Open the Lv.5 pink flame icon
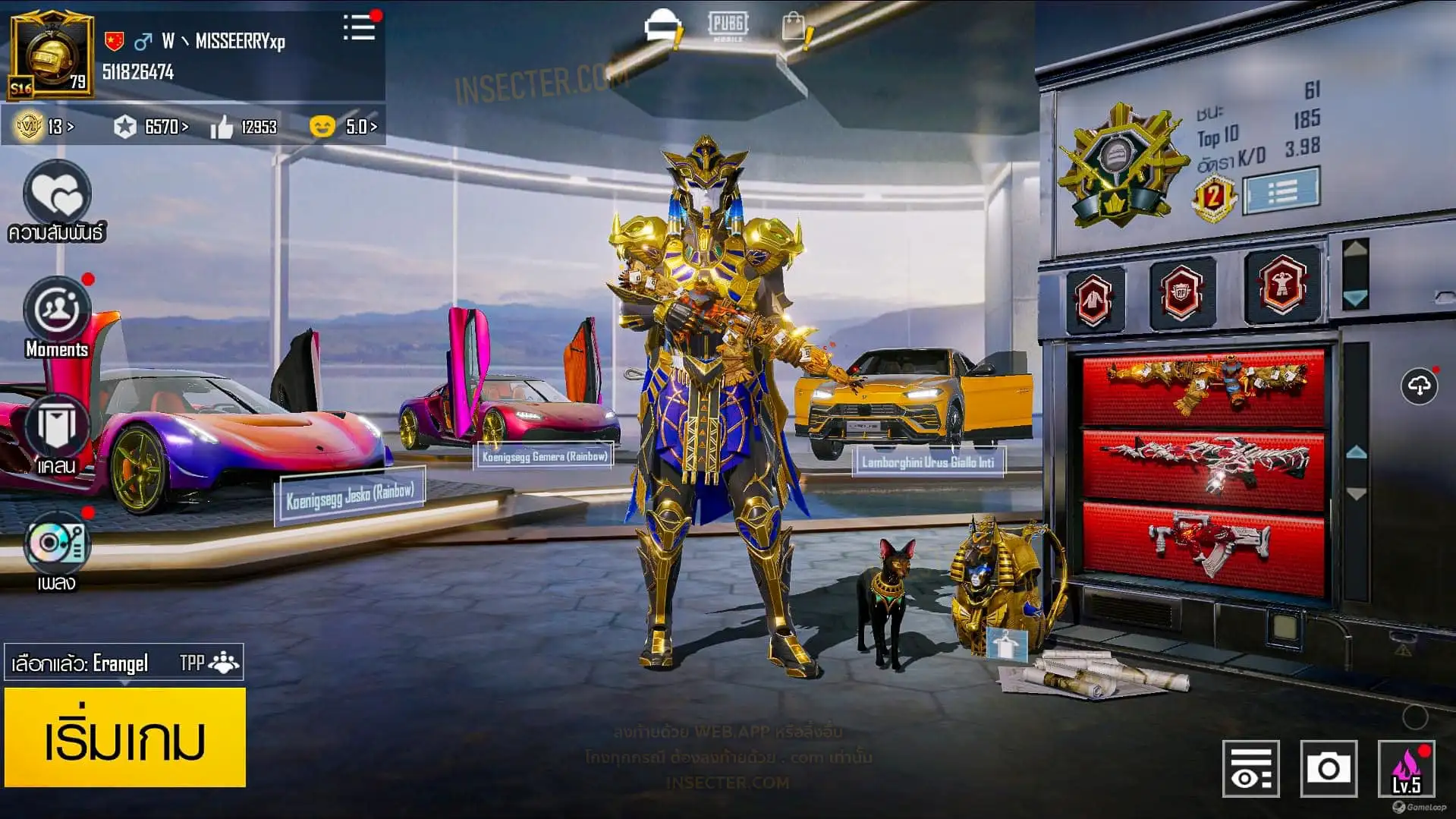This screenshot has height=819, width=1456. [x=1406, y=769]
